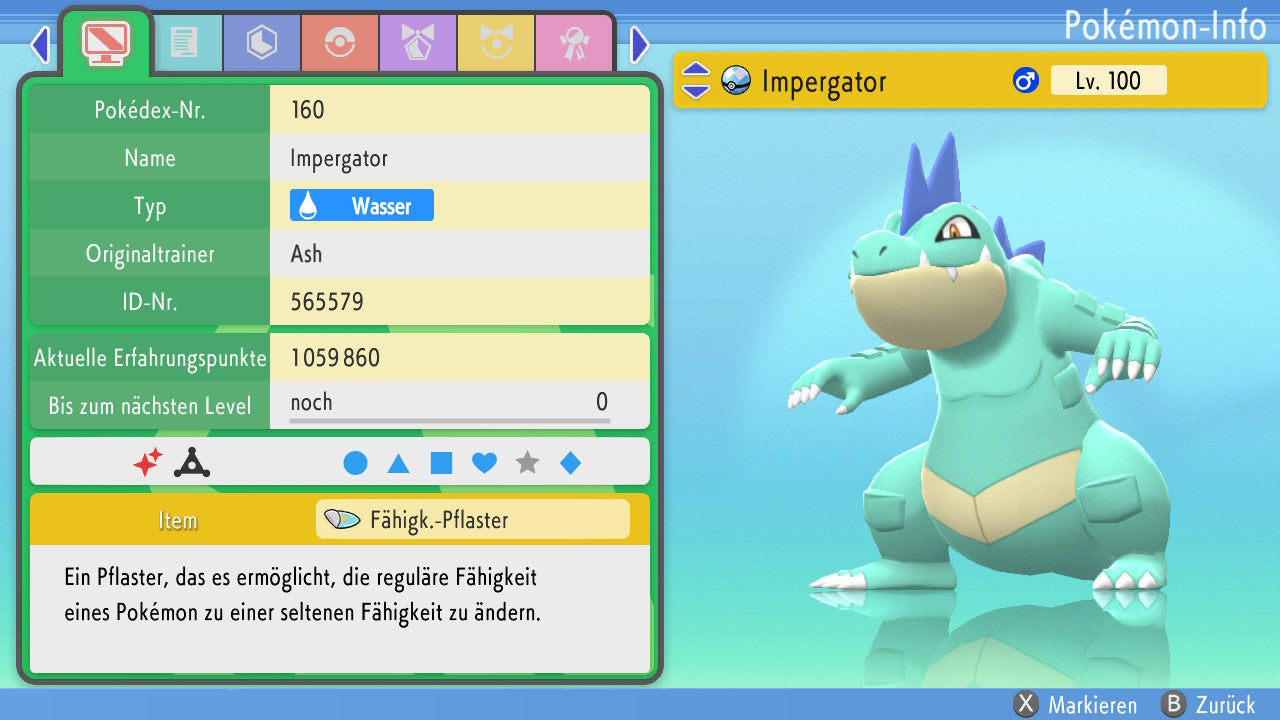Screen dimensions: 1280x720
Task: Click the up-down arrows next to Impergator
Action: [x=695, y=81]
